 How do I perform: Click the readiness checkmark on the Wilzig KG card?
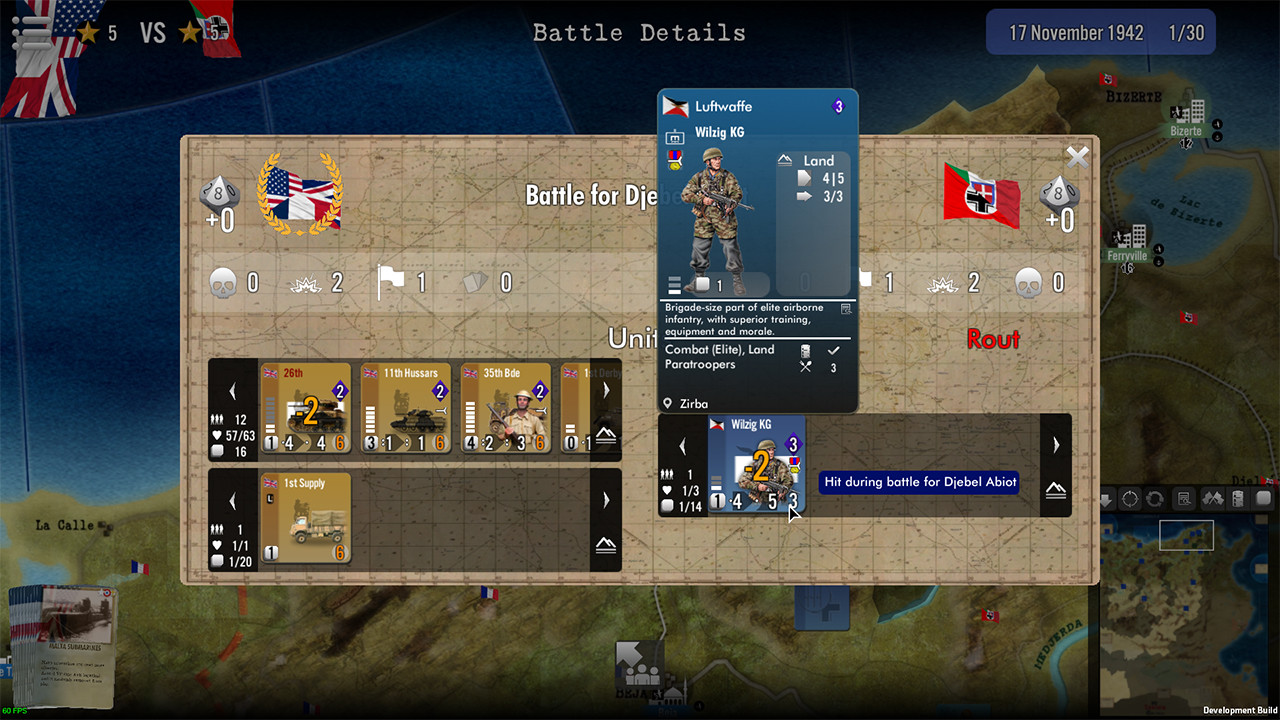pos(833,351)
